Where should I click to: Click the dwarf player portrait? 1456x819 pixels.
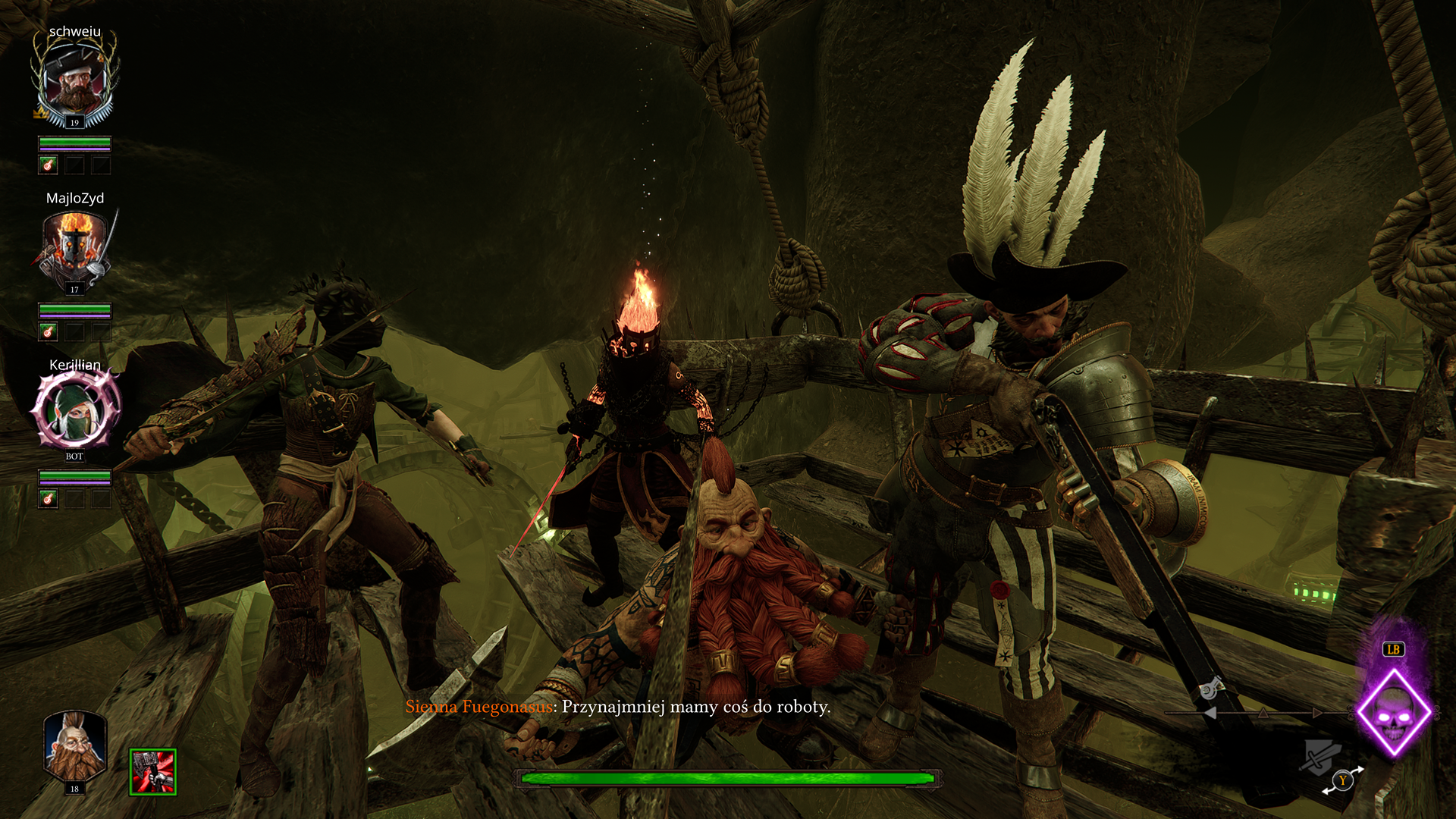click(x=74, y=748)
